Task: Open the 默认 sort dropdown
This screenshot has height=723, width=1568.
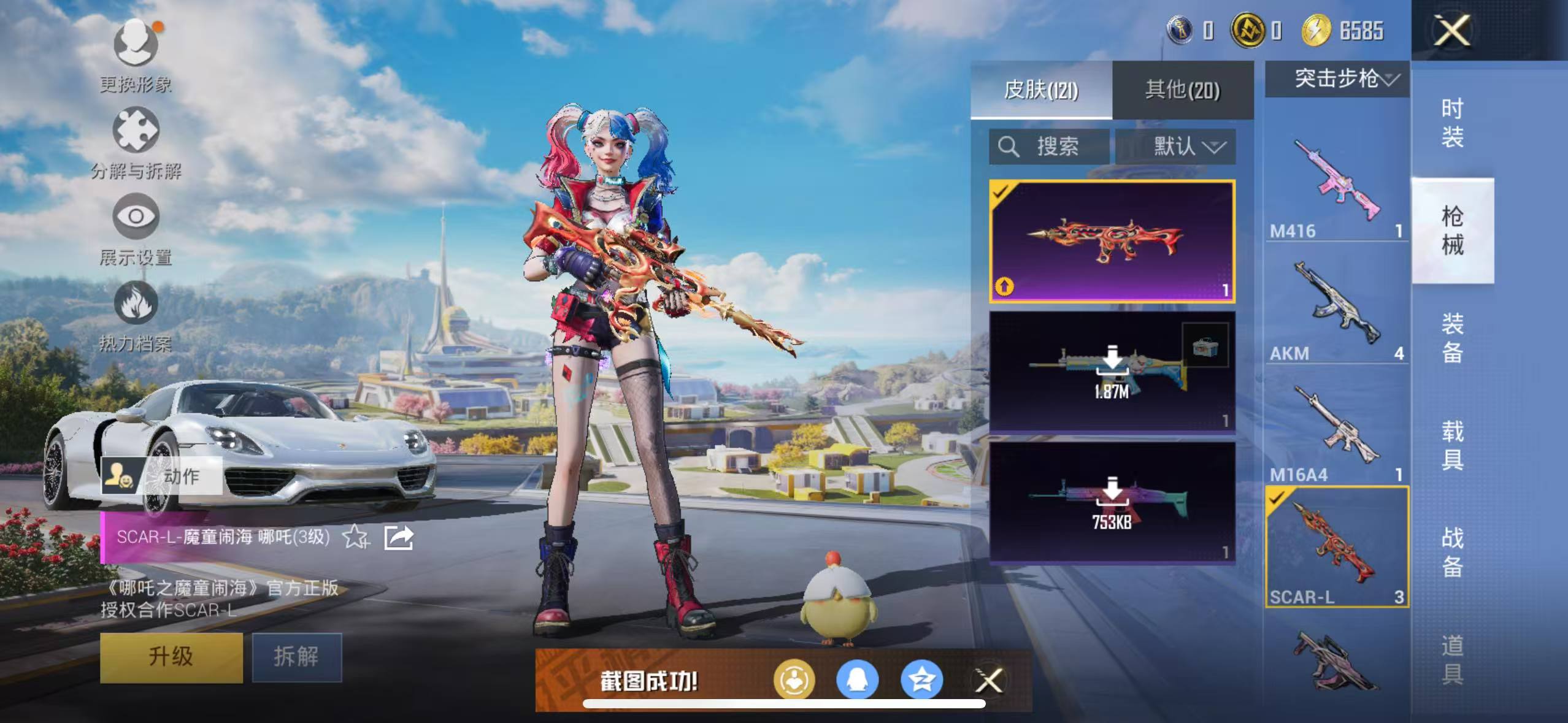Action: click(x=1175, y=147)
